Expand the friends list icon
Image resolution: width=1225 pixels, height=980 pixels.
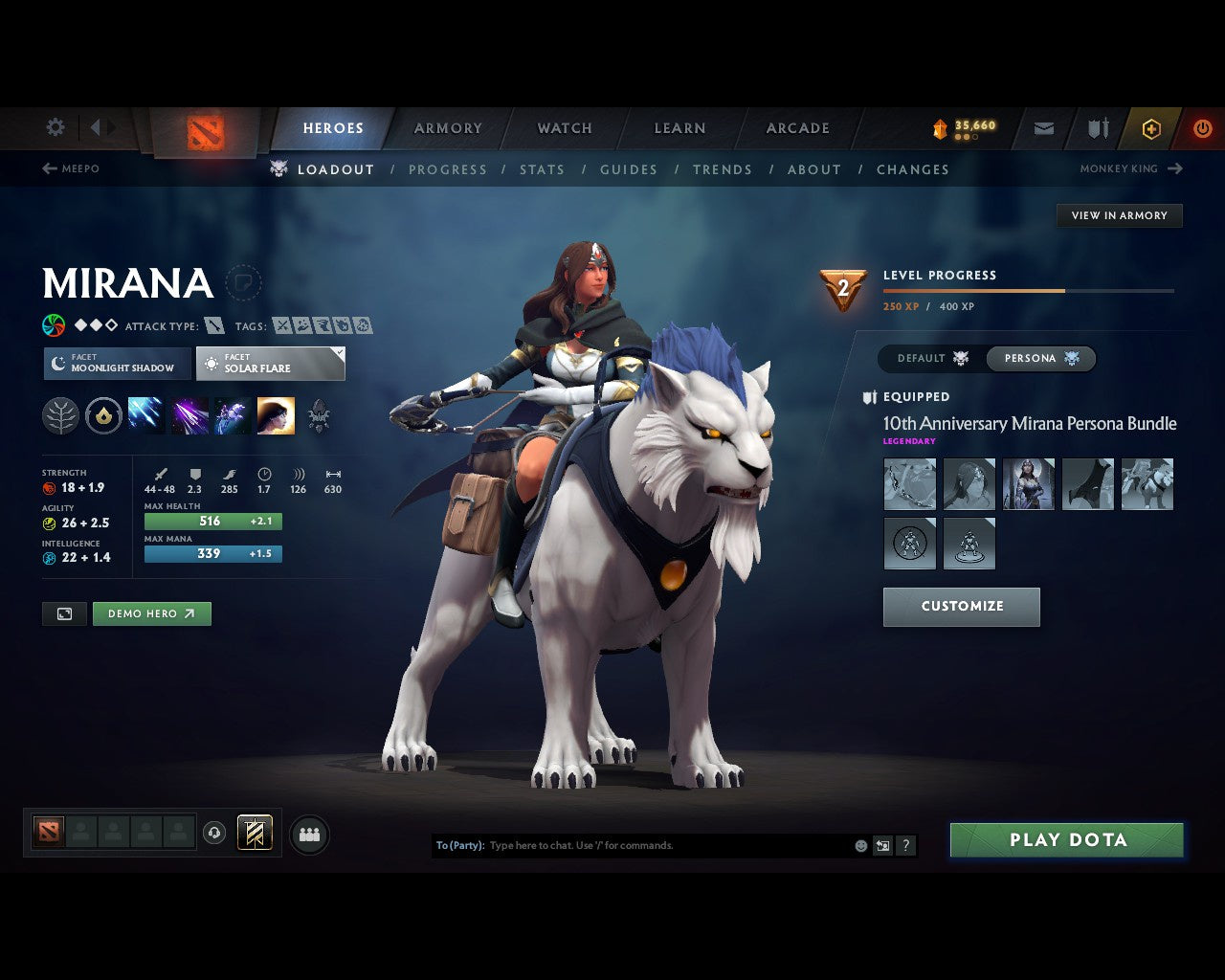pyautogui.click(x=308, y=834)
